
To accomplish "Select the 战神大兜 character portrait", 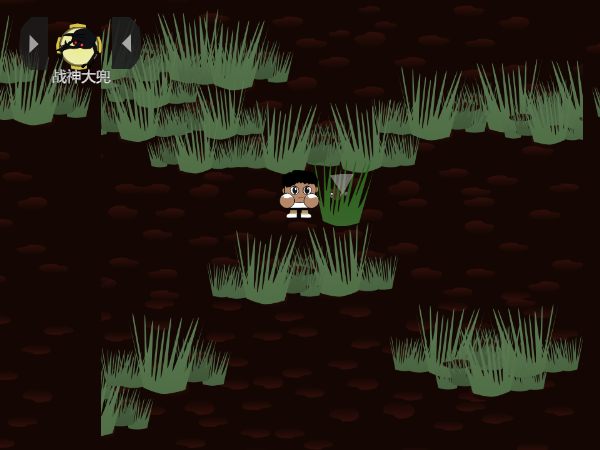I will [x=79, y=45].
